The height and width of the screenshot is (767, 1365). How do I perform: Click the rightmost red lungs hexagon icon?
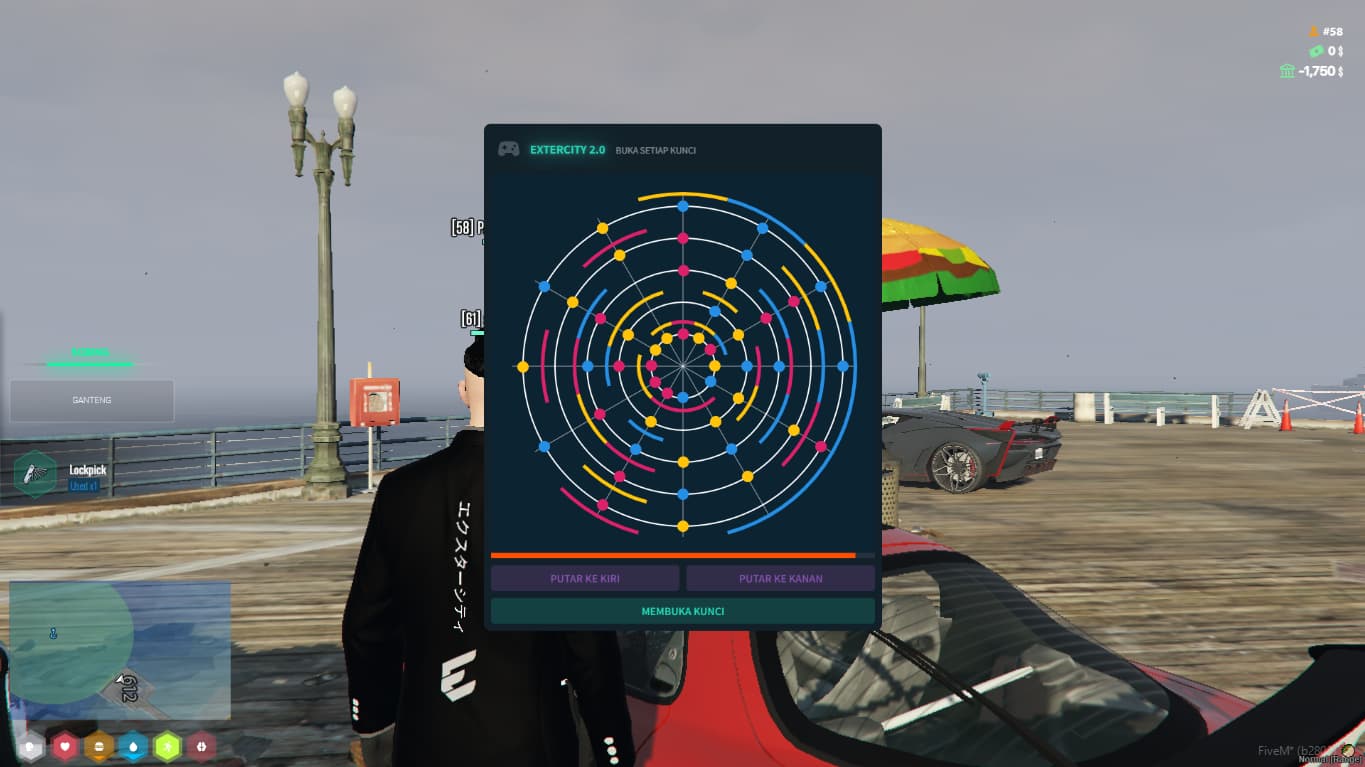point(202,745)
